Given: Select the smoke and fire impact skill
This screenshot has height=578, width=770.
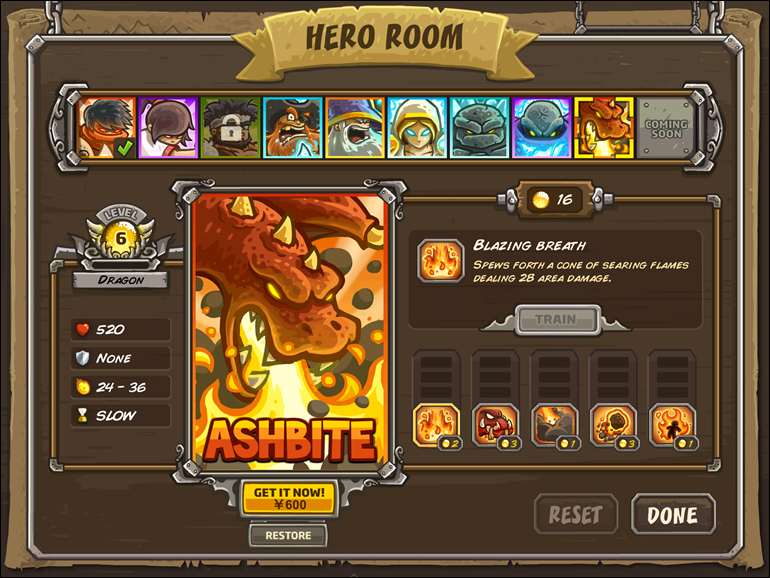Looking at the screenshot, I should click(554, 424).
